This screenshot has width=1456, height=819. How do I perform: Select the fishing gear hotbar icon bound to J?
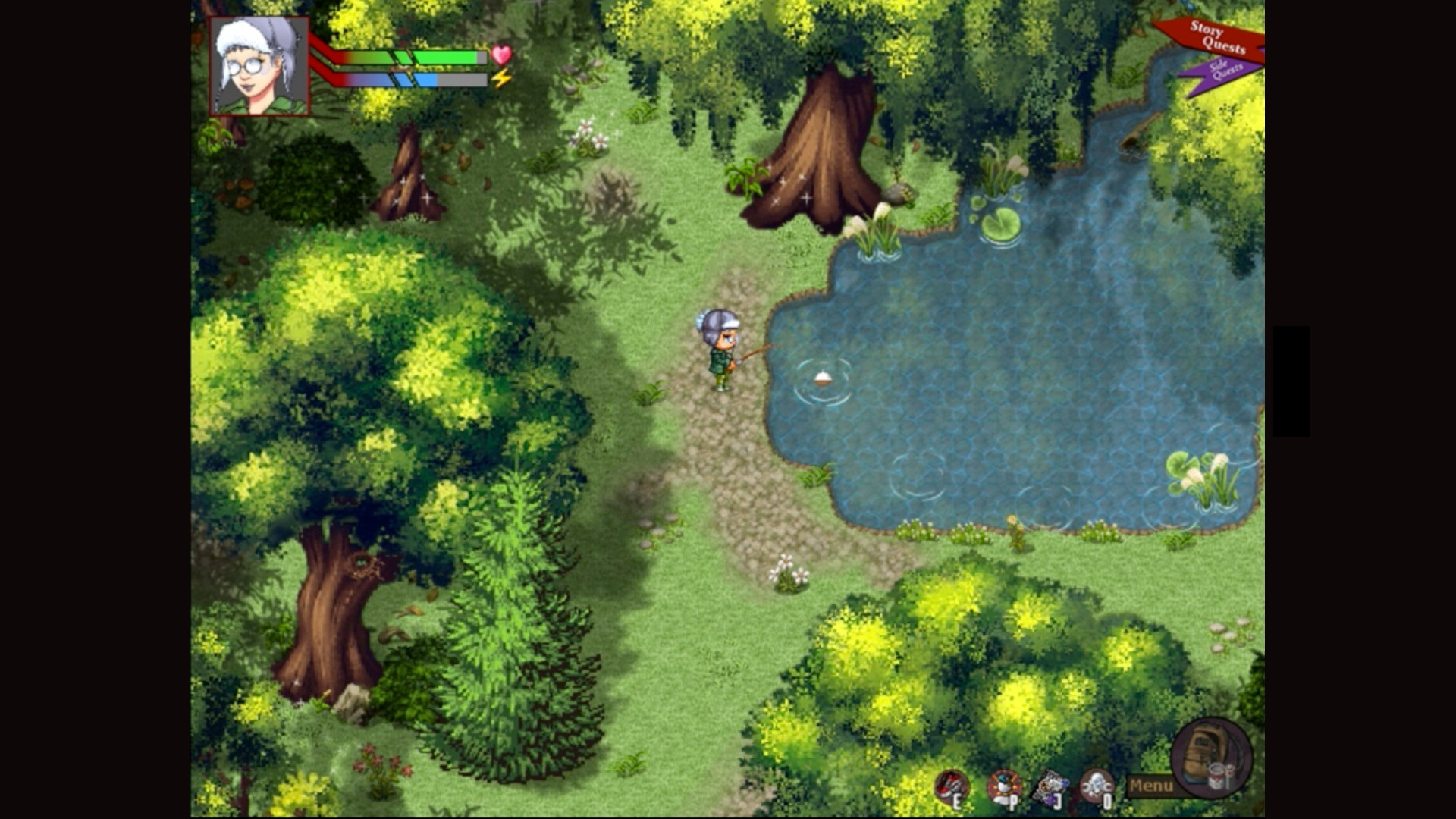[x=1050, y=780]
